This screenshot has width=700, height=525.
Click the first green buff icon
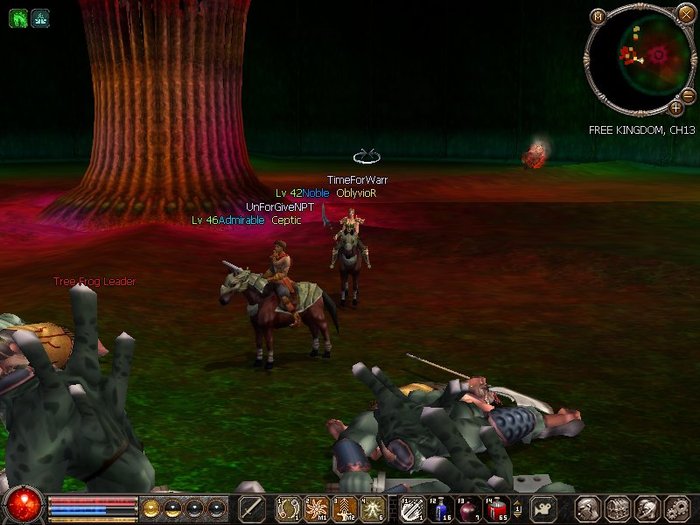coord(19,18)
